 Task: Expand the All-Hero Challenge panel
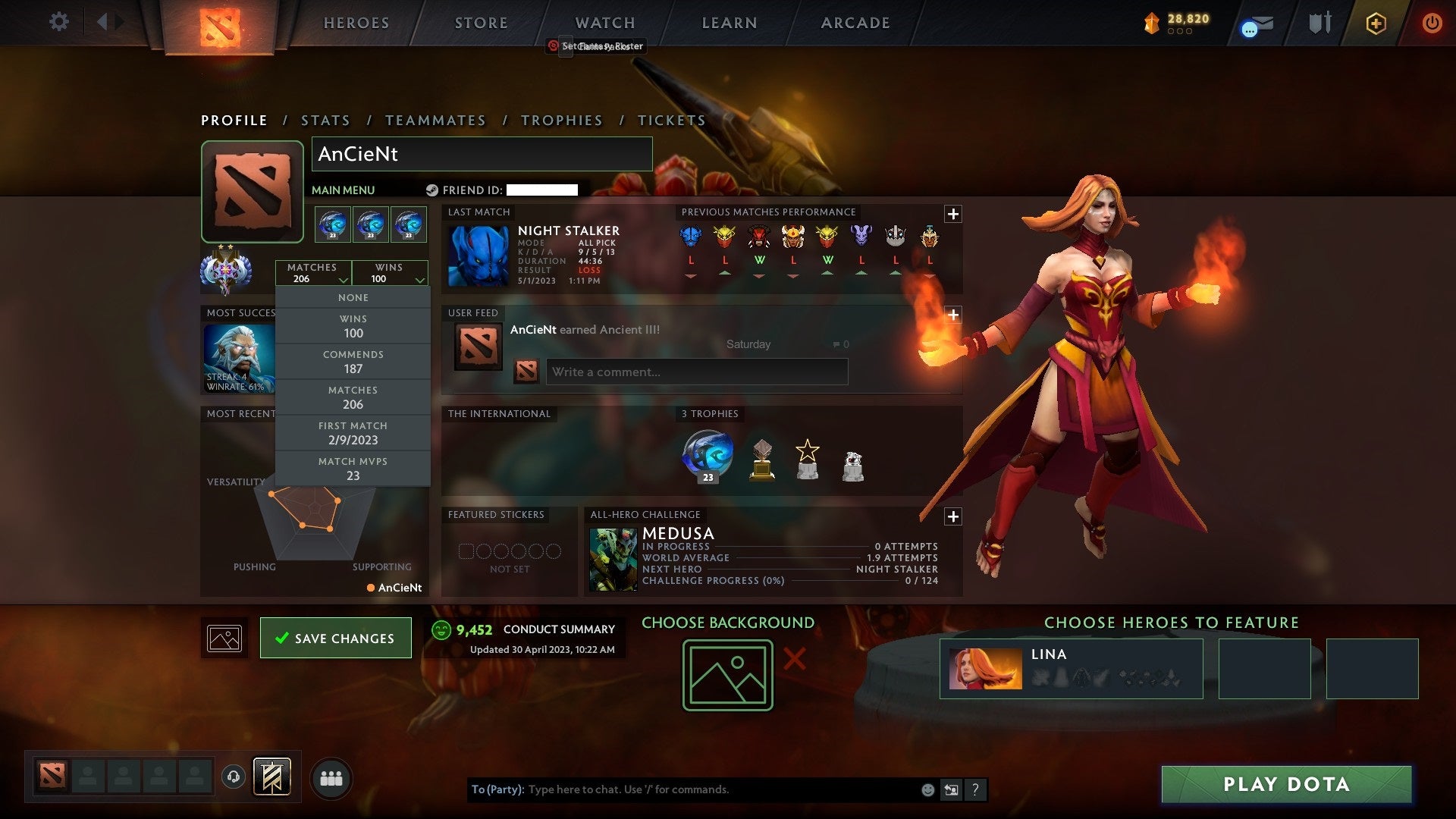[953, 516]
